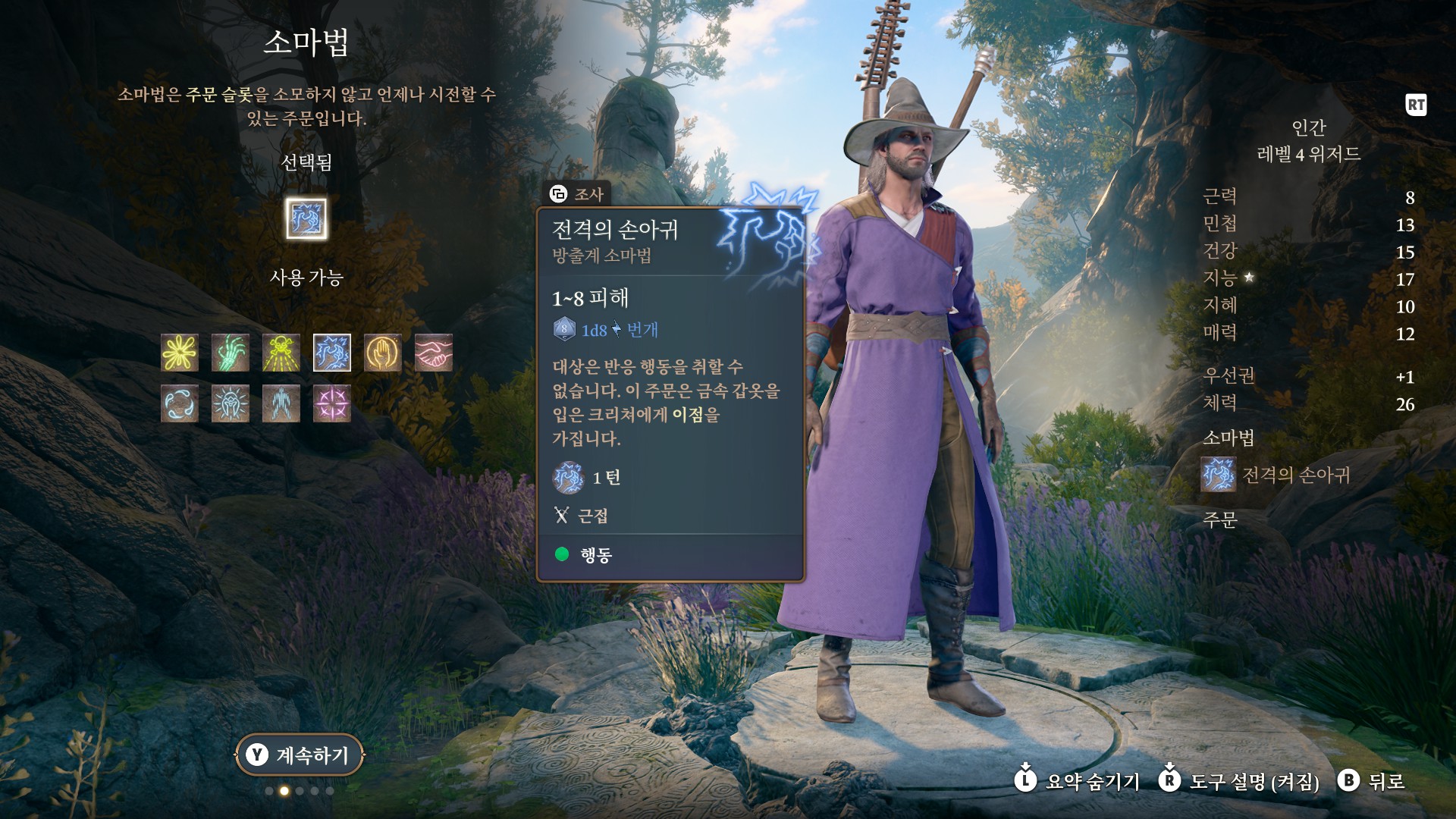Select the blue humanoid figure cantrip
The height and width of the screenshot is (819, 1456).
(281, 403)
